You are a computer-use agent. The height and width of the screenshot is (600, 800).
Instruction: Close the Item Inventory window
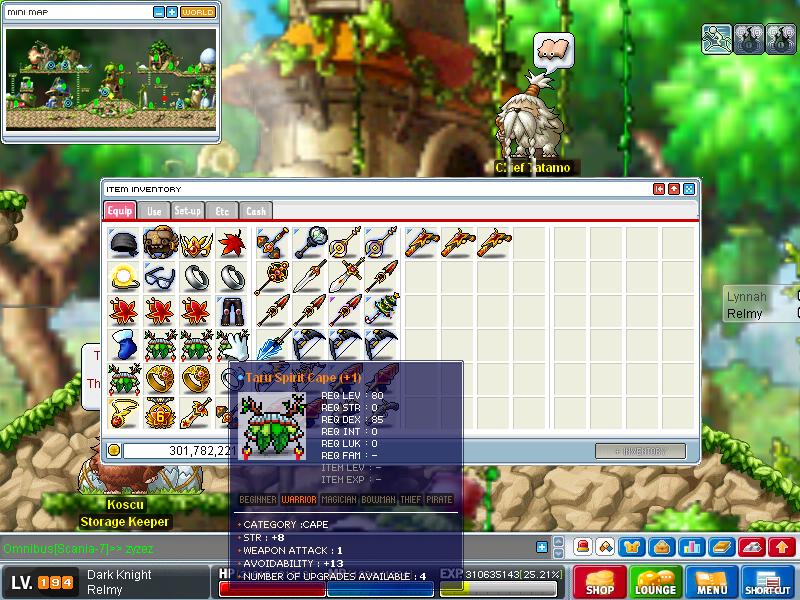pos(689,188)
